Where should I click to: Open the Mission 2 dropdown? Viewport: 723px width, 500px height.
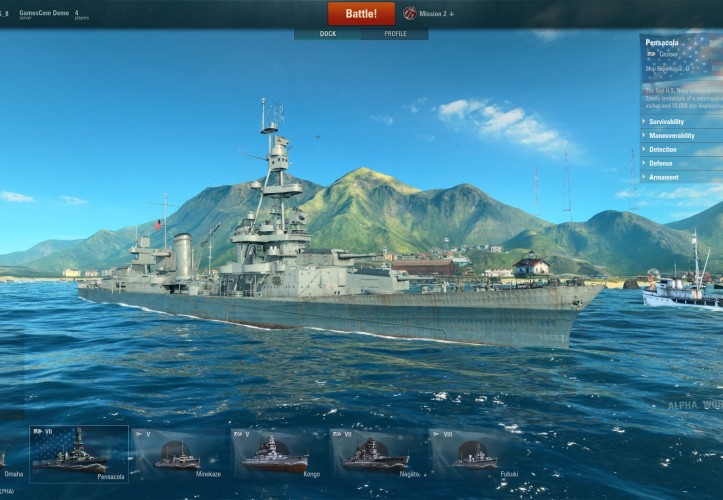[430, 14]
